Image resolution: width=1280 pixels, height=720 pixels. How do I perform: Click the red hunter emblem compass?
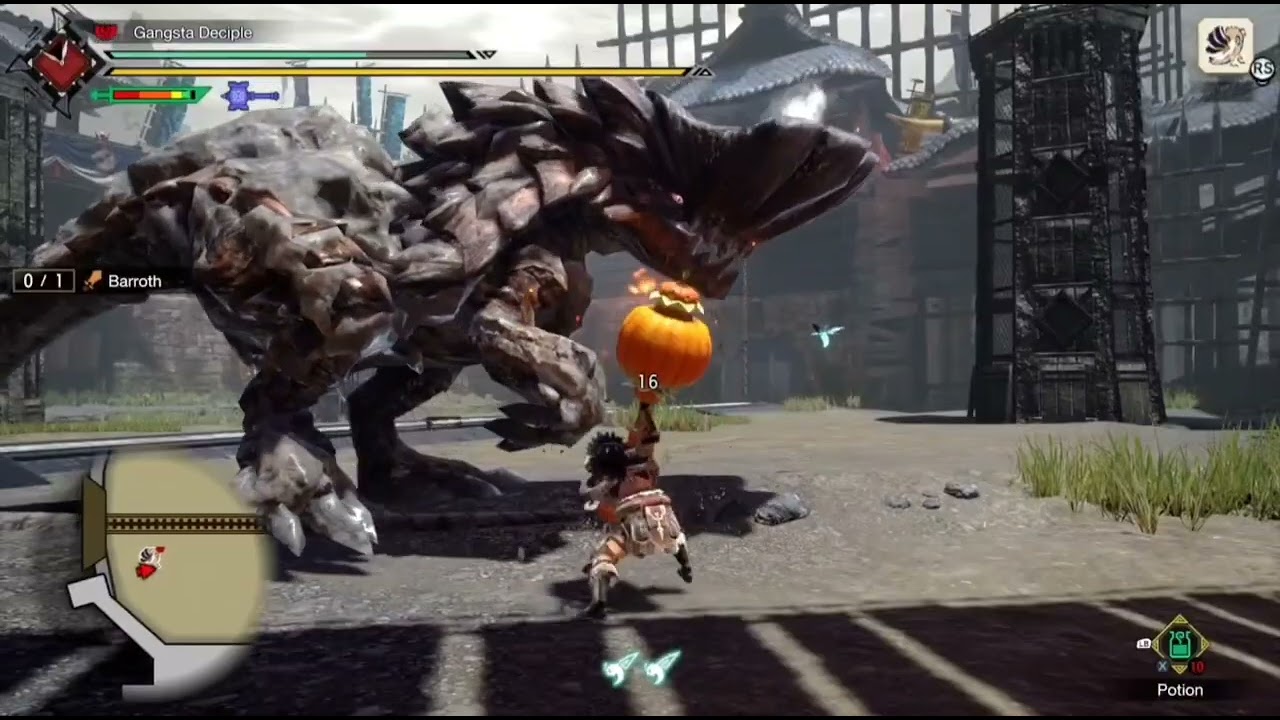click(x=65, y=60)
